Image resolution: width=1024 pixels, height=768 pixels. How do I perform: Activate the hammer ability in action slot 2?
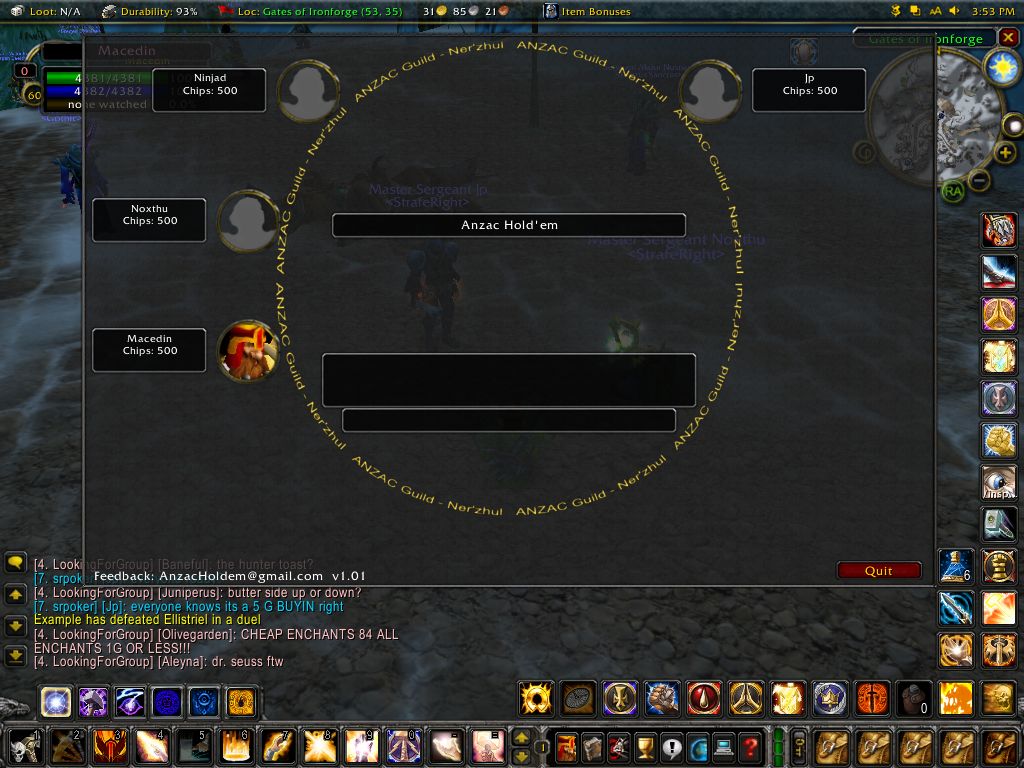[x=68, y=746]
